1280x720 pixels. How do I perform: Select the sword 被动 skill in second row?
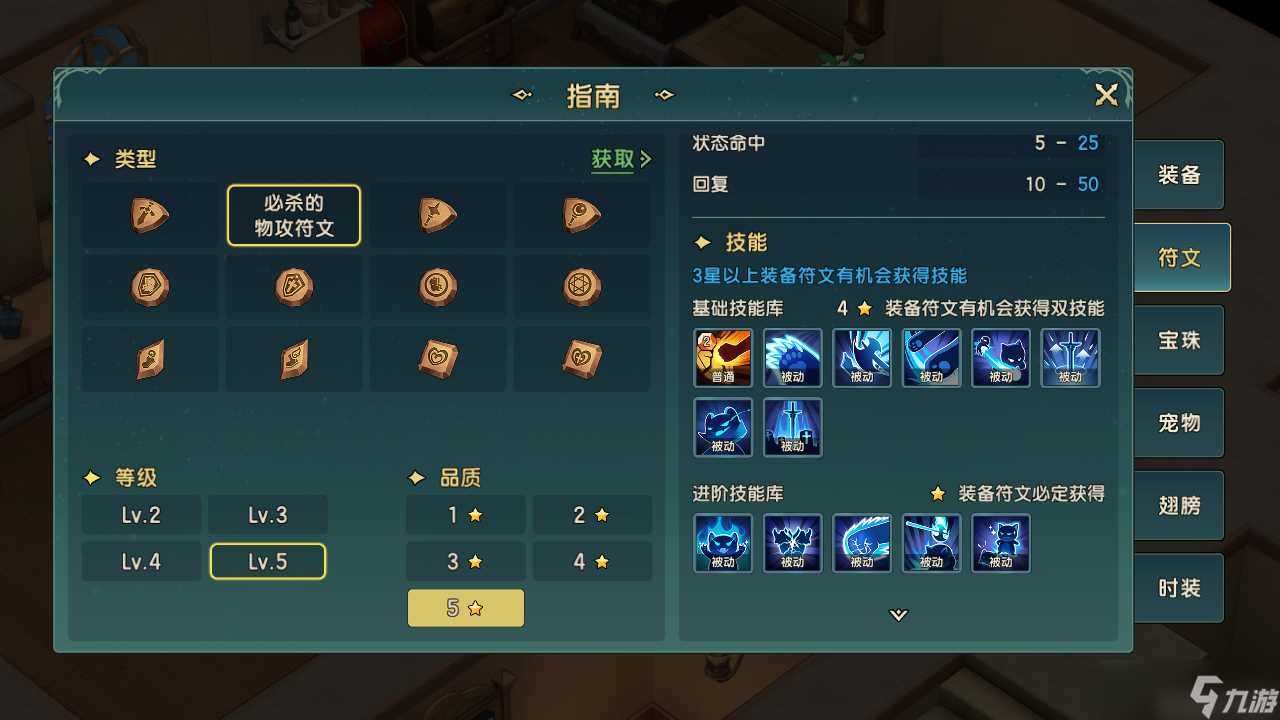point(792,427)
